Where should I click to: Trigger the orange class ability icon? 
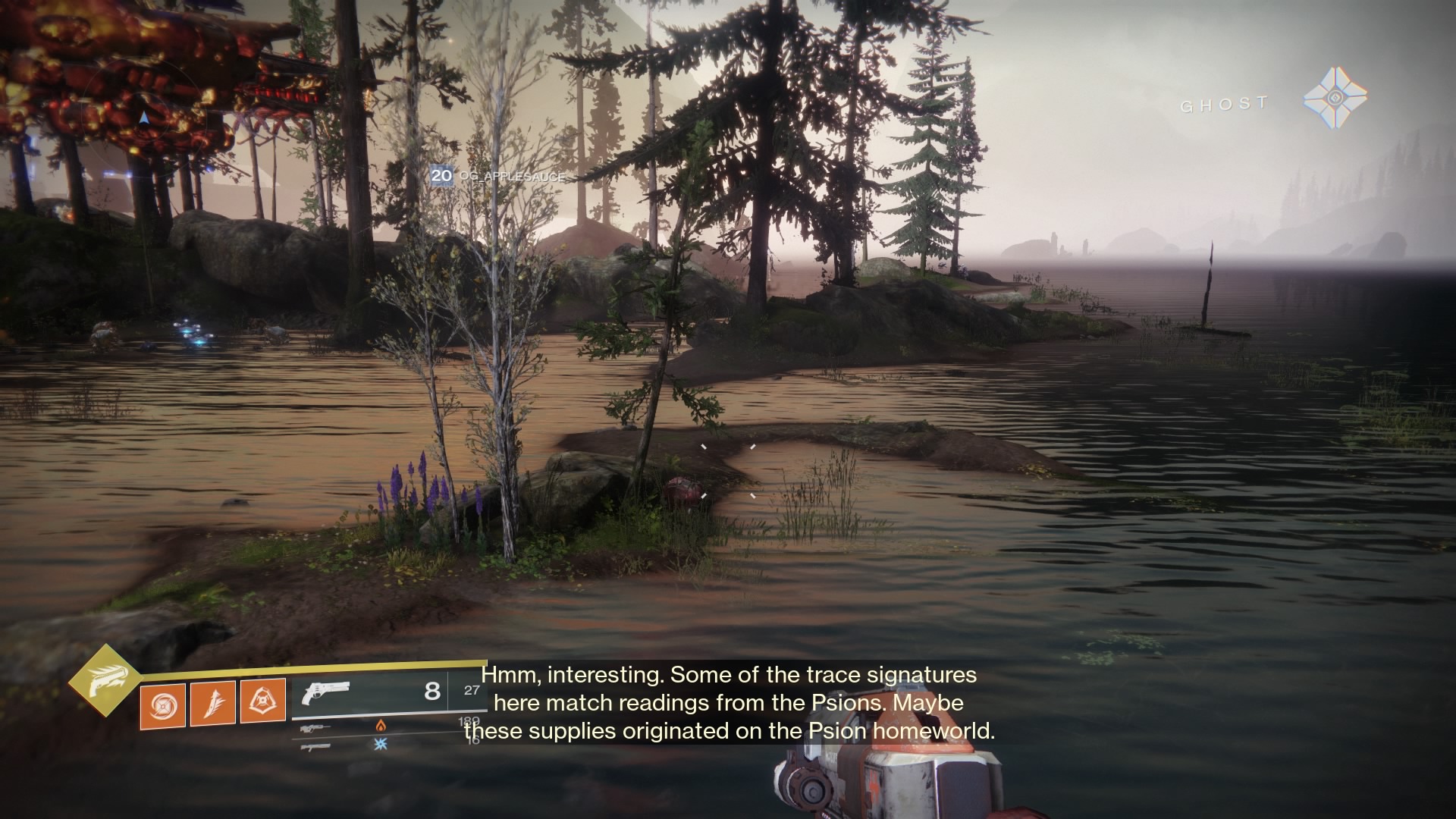coord(262,700)
